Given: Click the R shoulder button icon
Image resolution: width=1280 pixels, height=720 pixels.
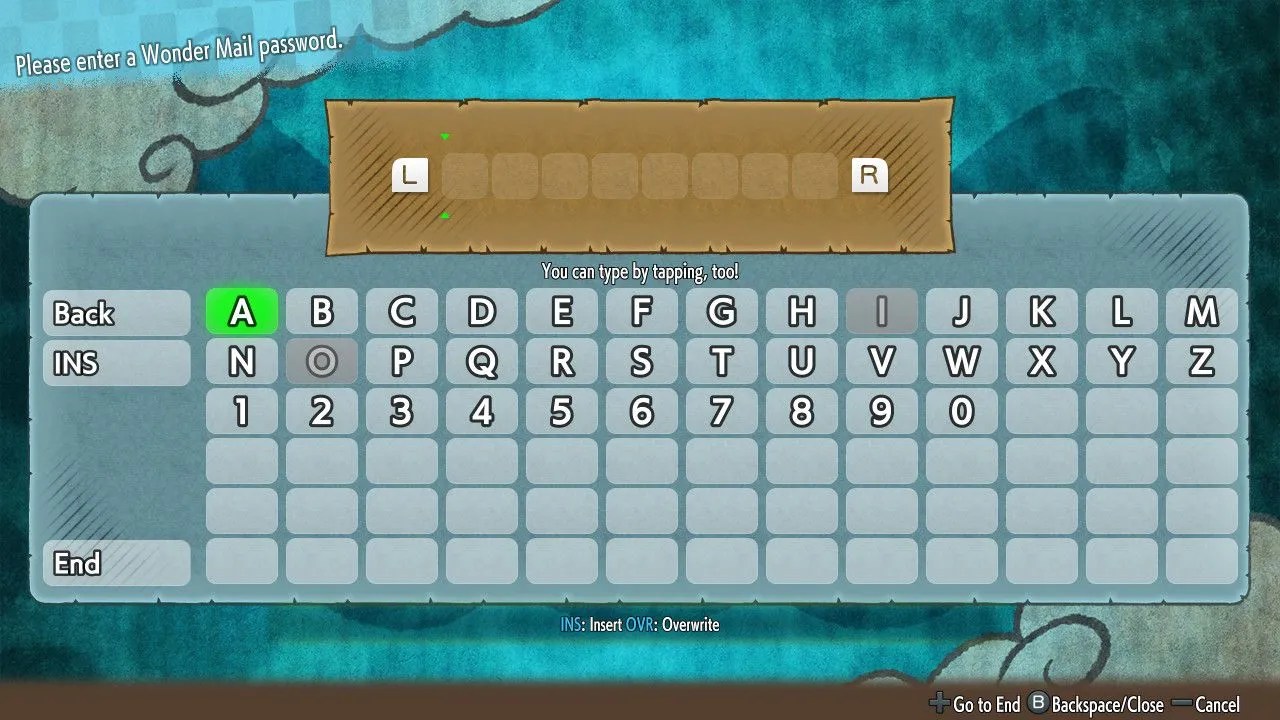Looking at the screenshot, I should pos(870,175).
